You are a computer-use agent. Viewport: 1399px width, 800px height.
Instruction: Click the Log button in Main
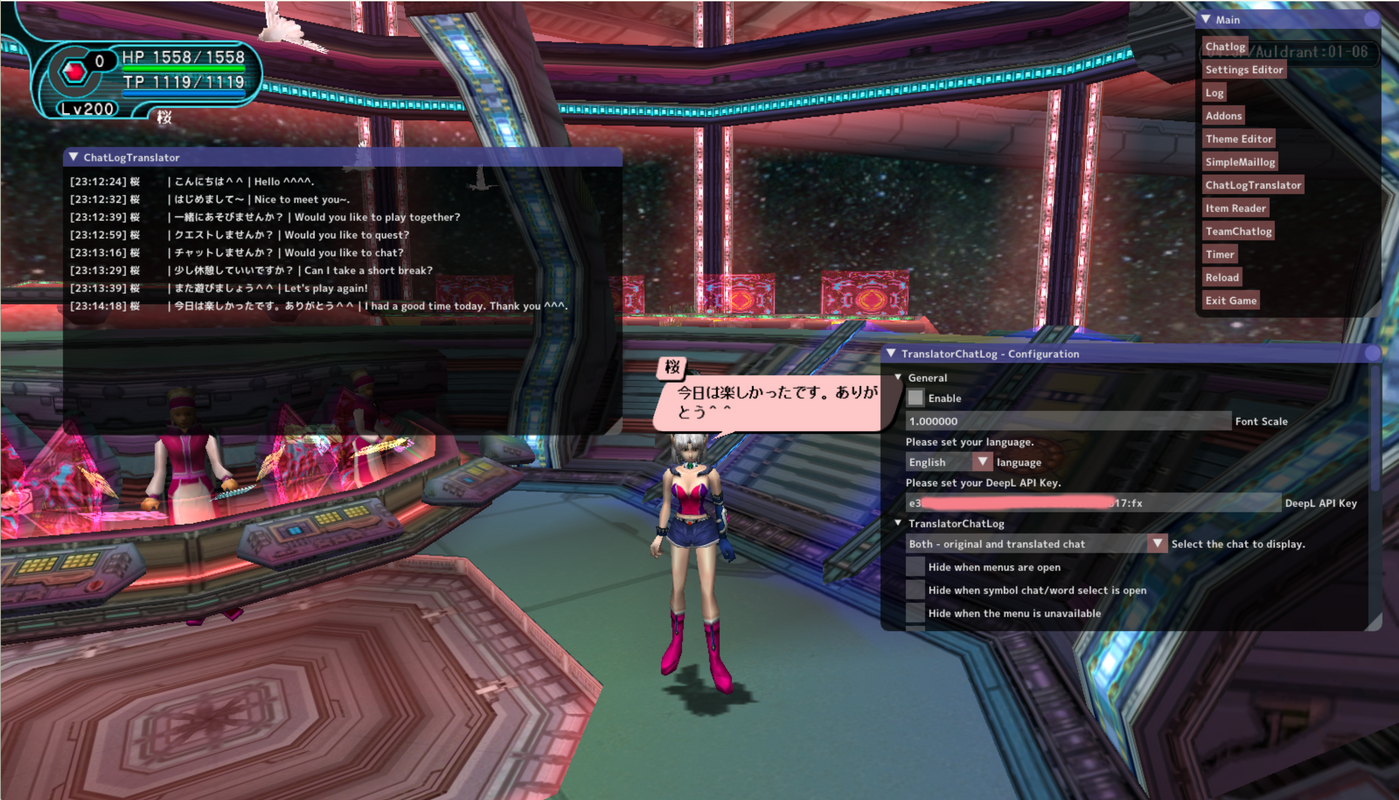(1214, 93)
